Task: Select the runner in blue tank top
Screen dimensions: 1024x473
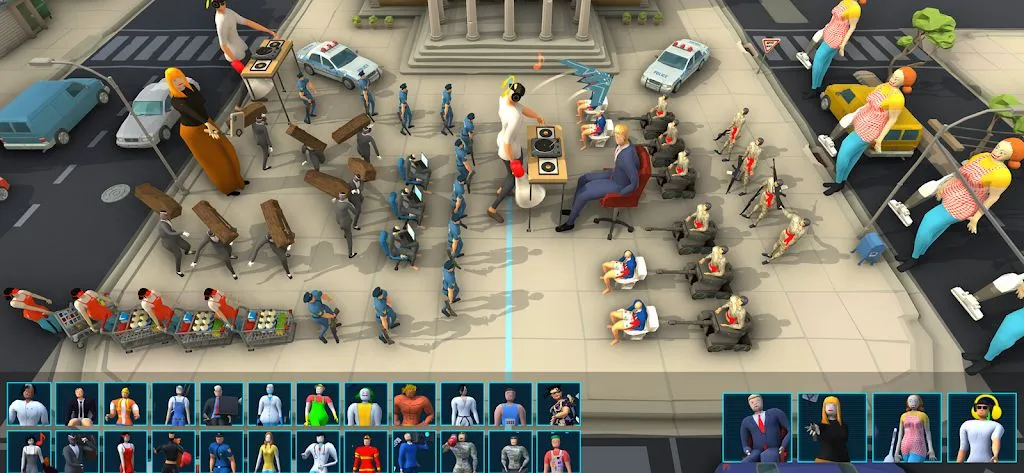Action: click(511, 404)
